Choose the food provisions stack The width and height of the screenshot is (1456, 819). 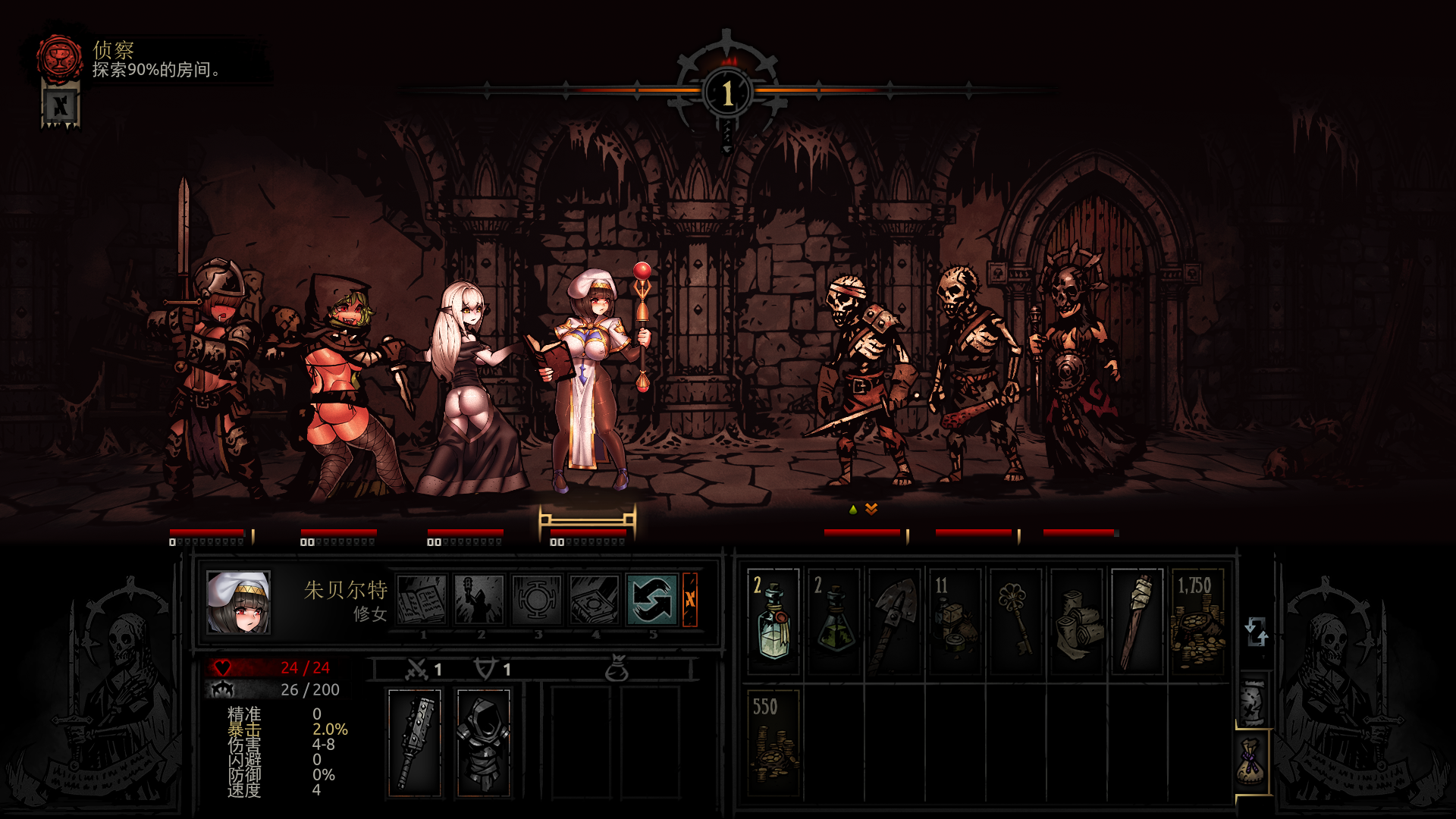pyautogui.click(x=955, y=622)
